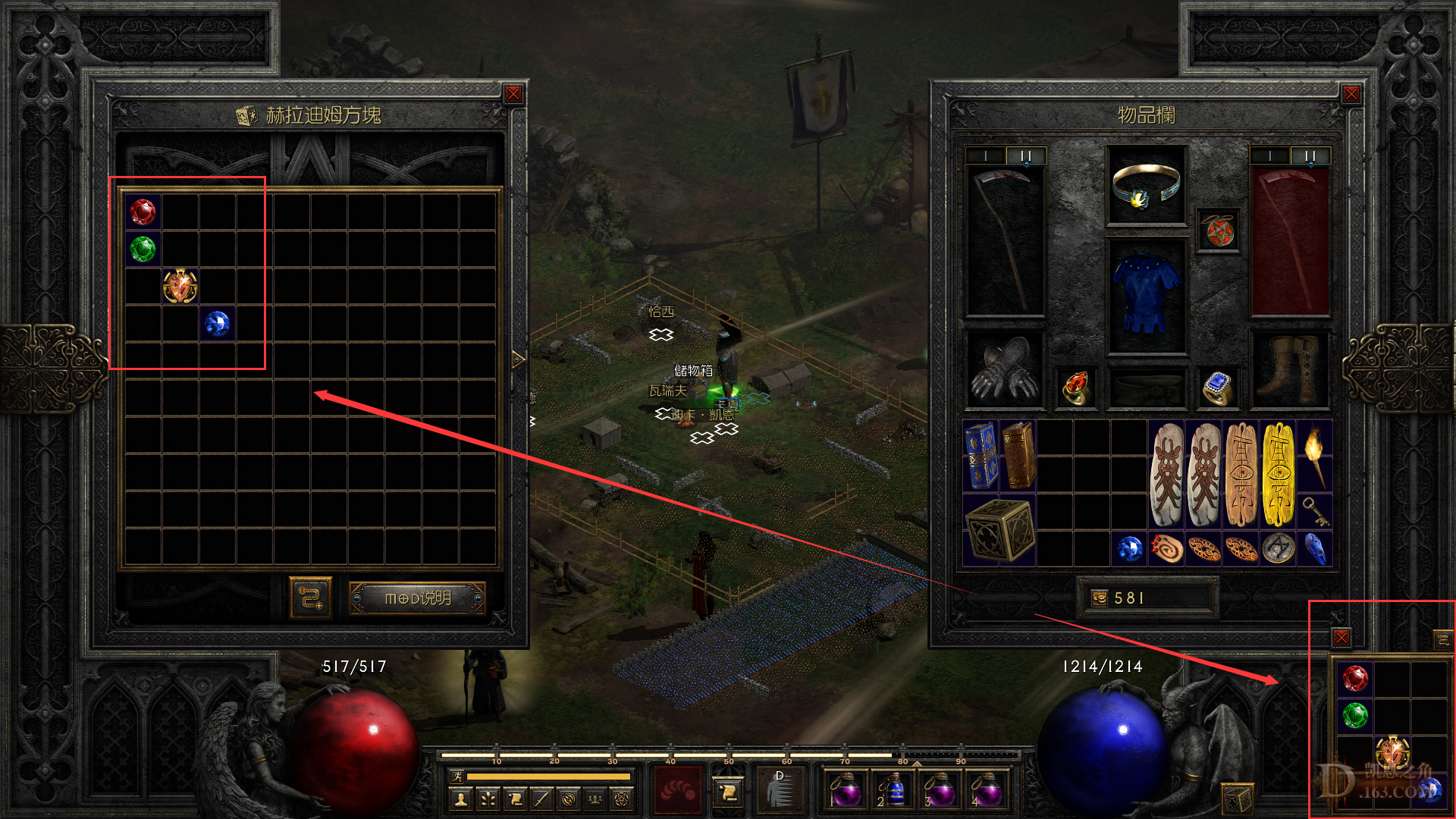Click the automap swirl icon on toolbar
This screenshot has width=1456, height=819.
click(569, 800)
